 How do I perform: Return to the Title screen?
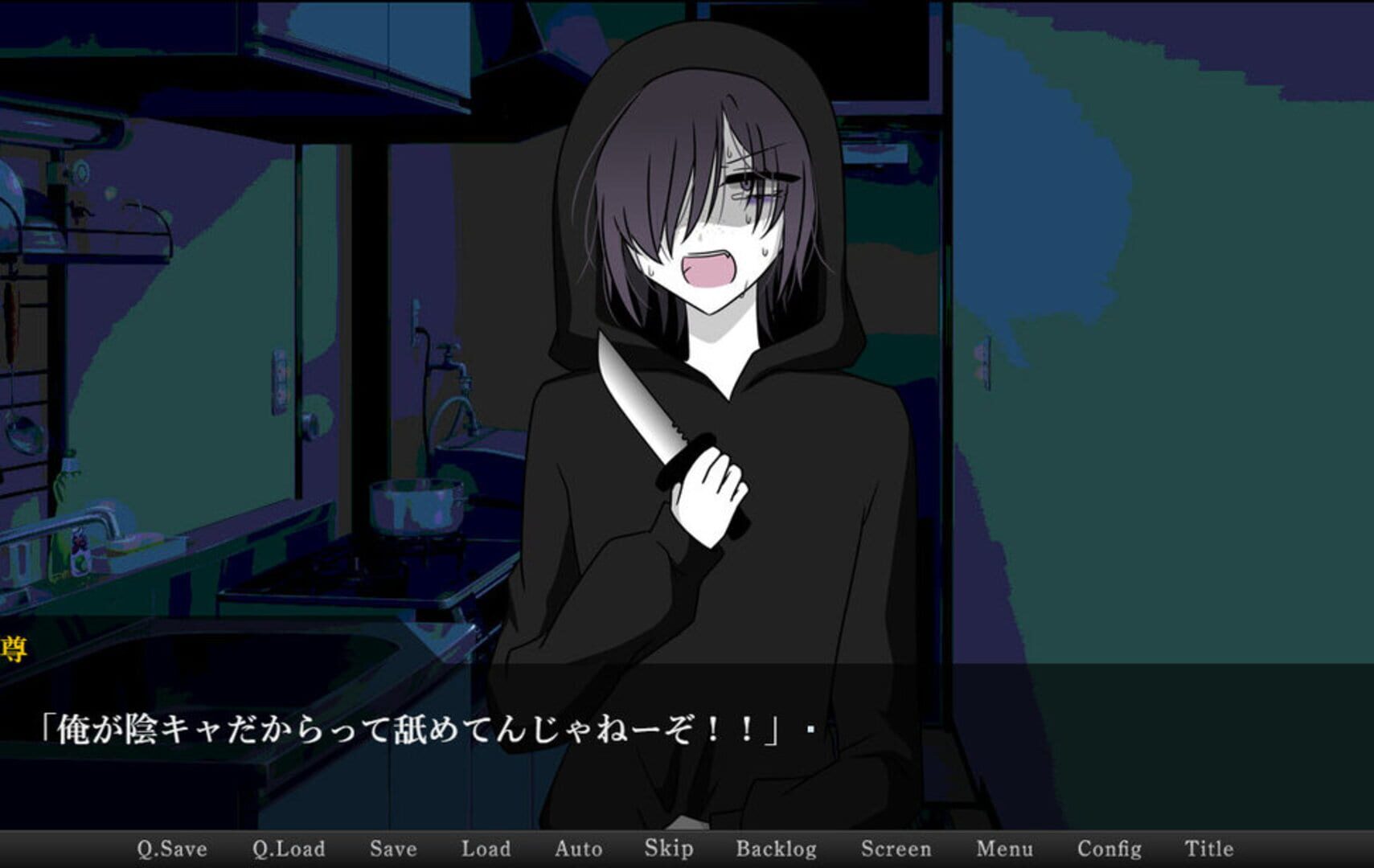(1209, 848)
